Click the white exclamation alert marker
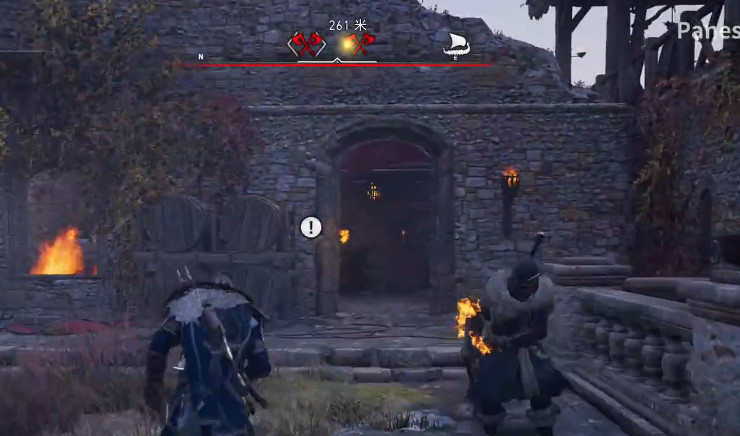 311,227
